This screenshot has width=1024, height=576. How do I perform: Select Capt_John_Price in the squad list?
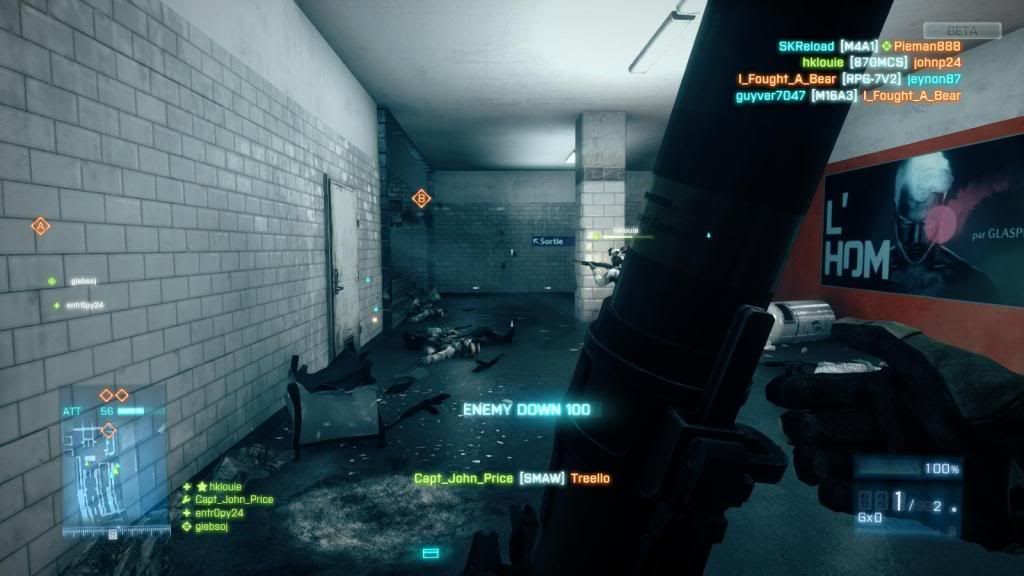pos(233,499)
